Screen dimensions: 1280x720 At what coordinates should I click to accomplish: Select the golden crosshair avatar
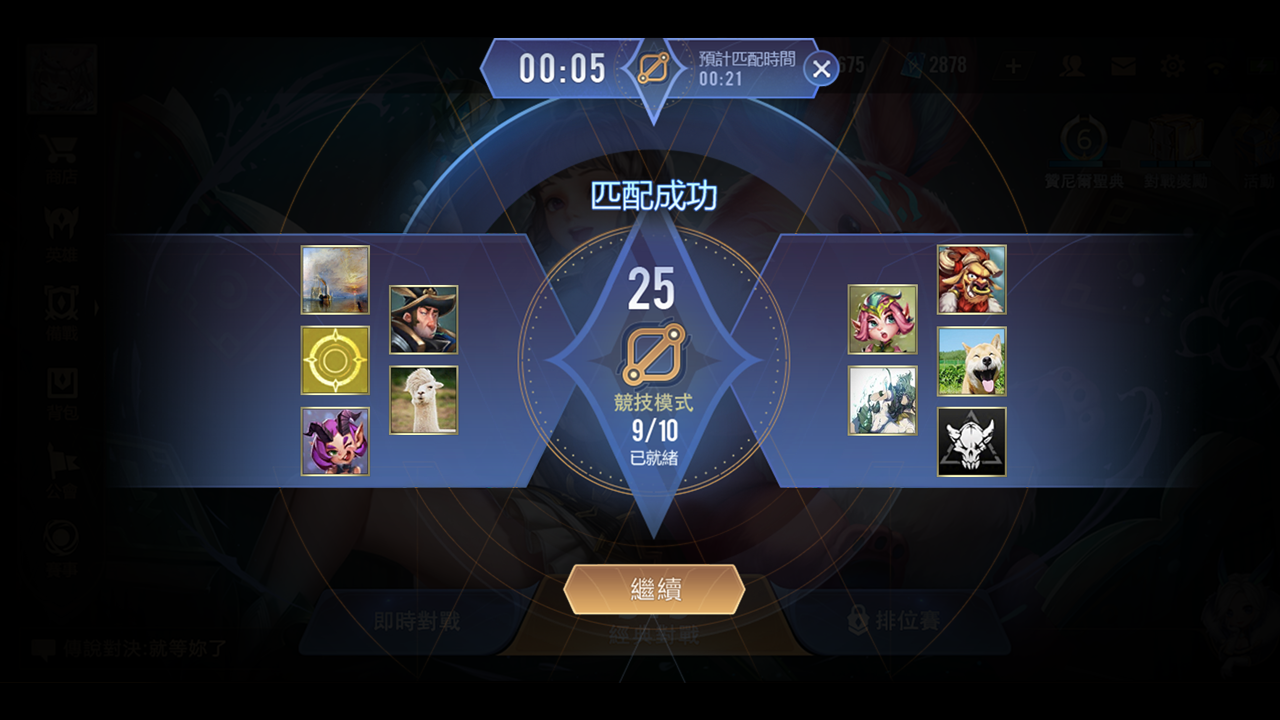coord(335,360)
